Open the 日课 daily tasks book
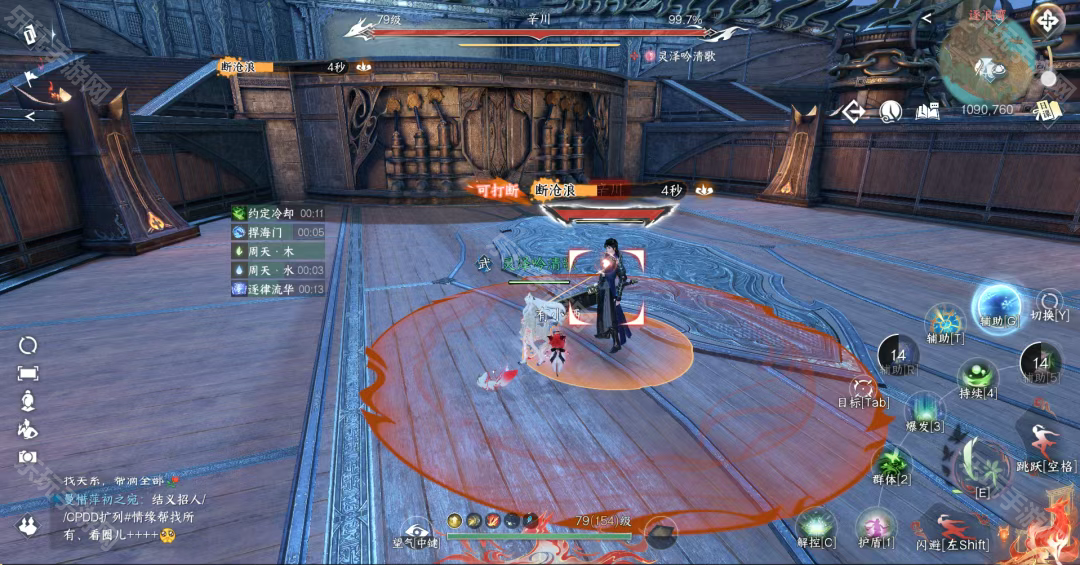The image size is (1080, 565). (1047, 111)
